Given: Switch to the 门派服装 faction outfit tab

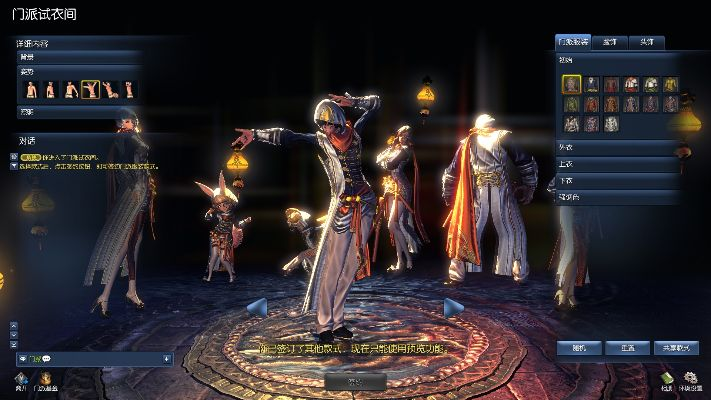Looking at the screenshot, I should tap(573, 42).
